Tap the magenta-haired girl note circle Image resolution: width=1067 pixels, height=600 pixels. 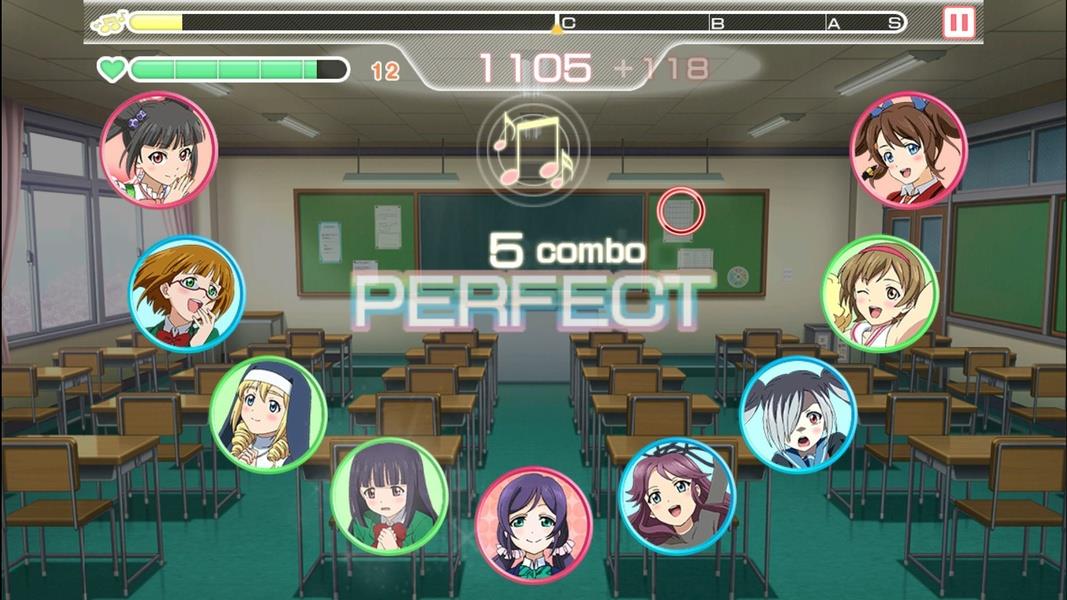(x=677, y=495)
